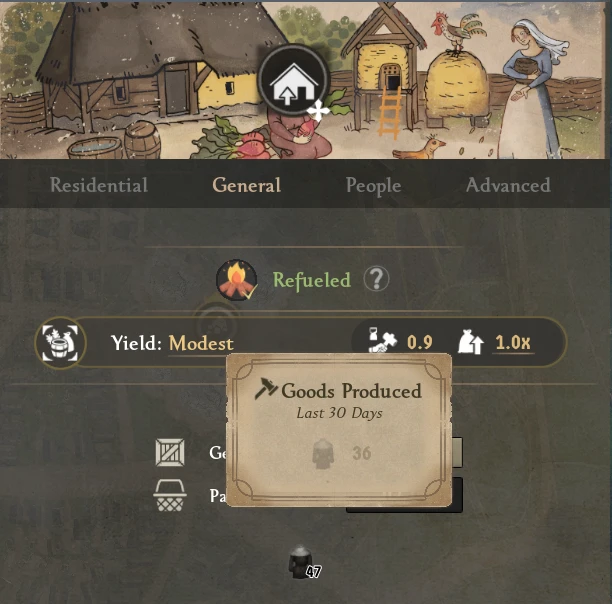Image resolution: width=612 pixels, height=604 pixels.
Task: Select the Advanced tab
Action: [507, 185]
